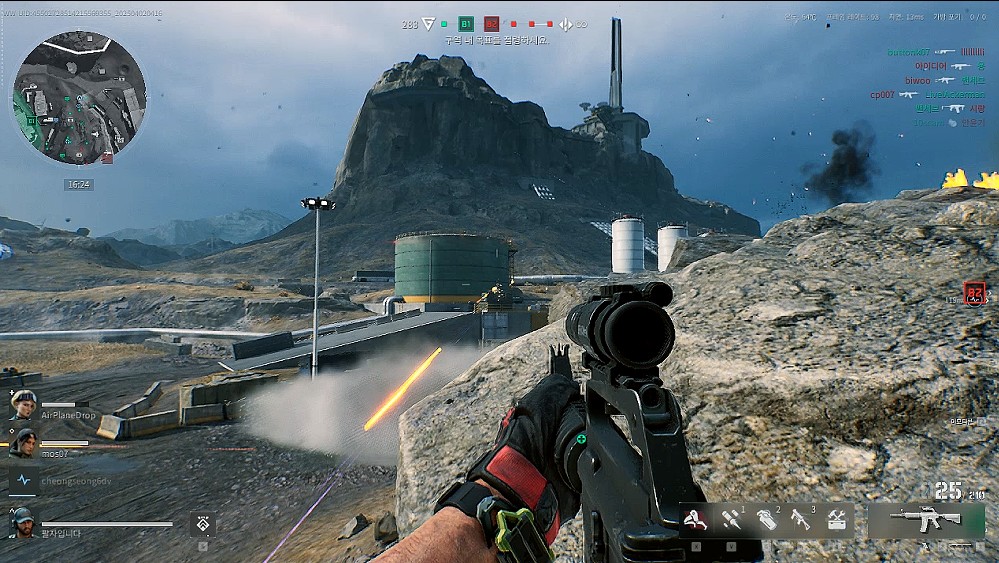Viewport: 999px width, 563px height.
Task: Select the launcher weapon in slot 3
Action: tap(800, 520)
